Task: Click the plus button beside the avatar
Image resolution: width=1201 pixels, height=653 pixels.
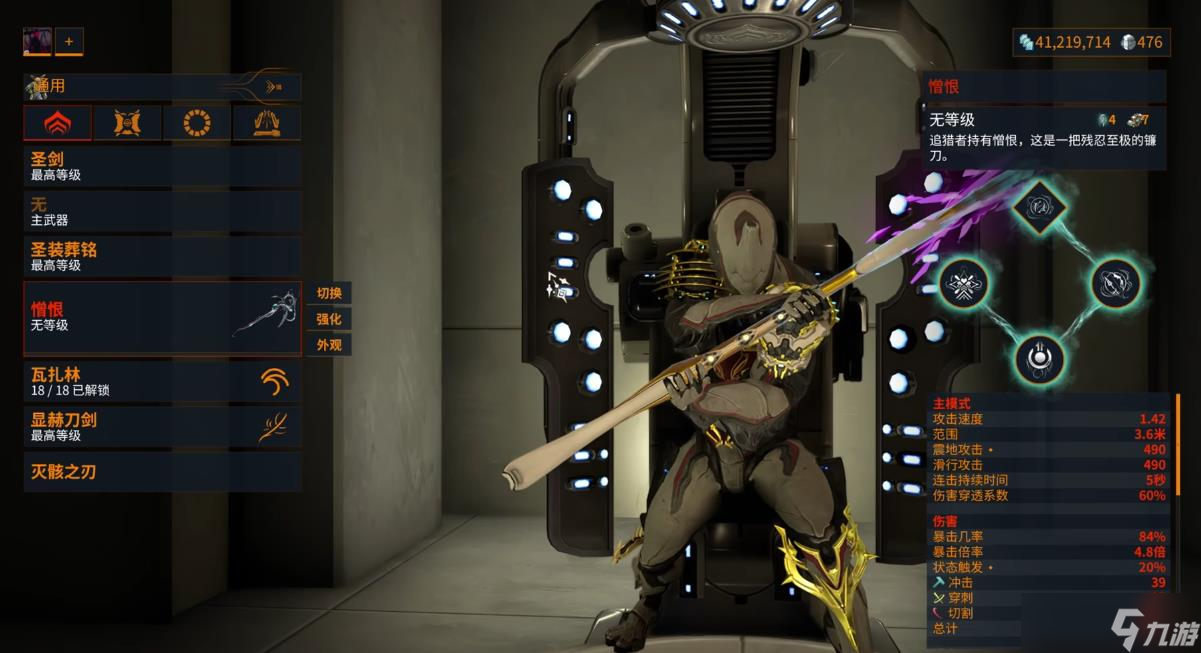Action: [69, 41]
